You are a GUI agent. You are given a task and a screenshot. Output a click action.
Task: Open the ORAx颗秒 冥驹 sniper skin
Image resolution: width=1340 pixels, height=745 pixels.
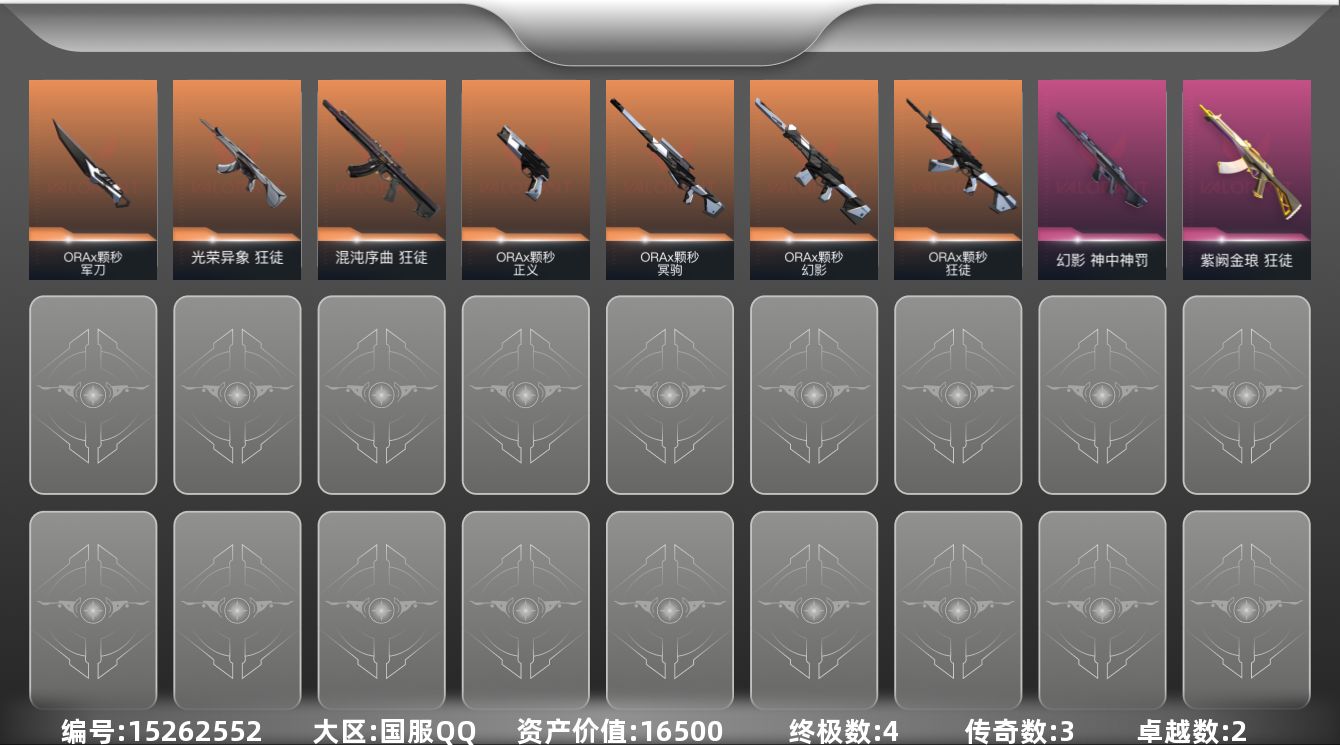pyautogui.click(x=669, y=180)
